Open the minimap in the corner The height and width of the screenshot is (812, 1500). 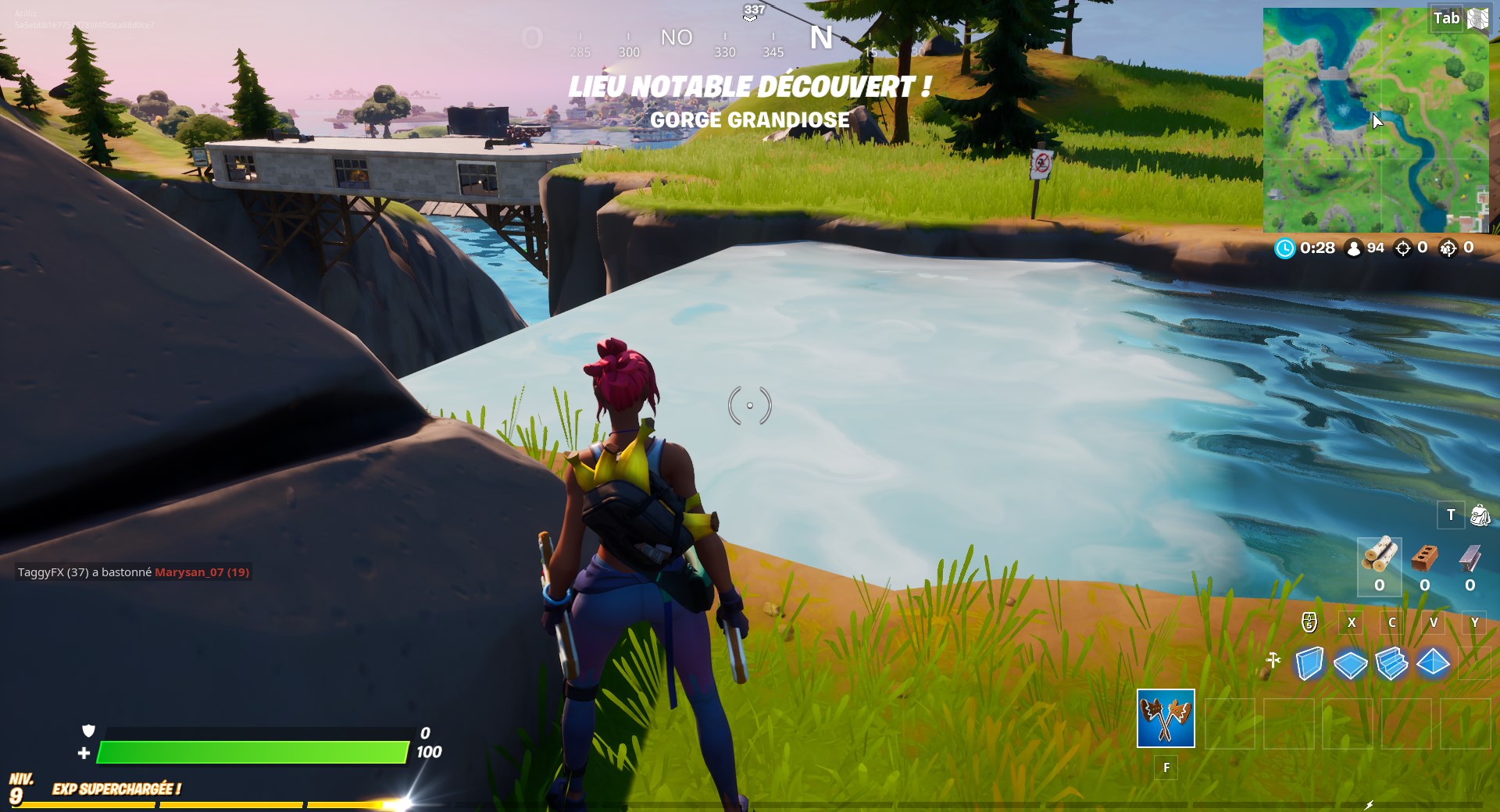[x=1375, y=117]
